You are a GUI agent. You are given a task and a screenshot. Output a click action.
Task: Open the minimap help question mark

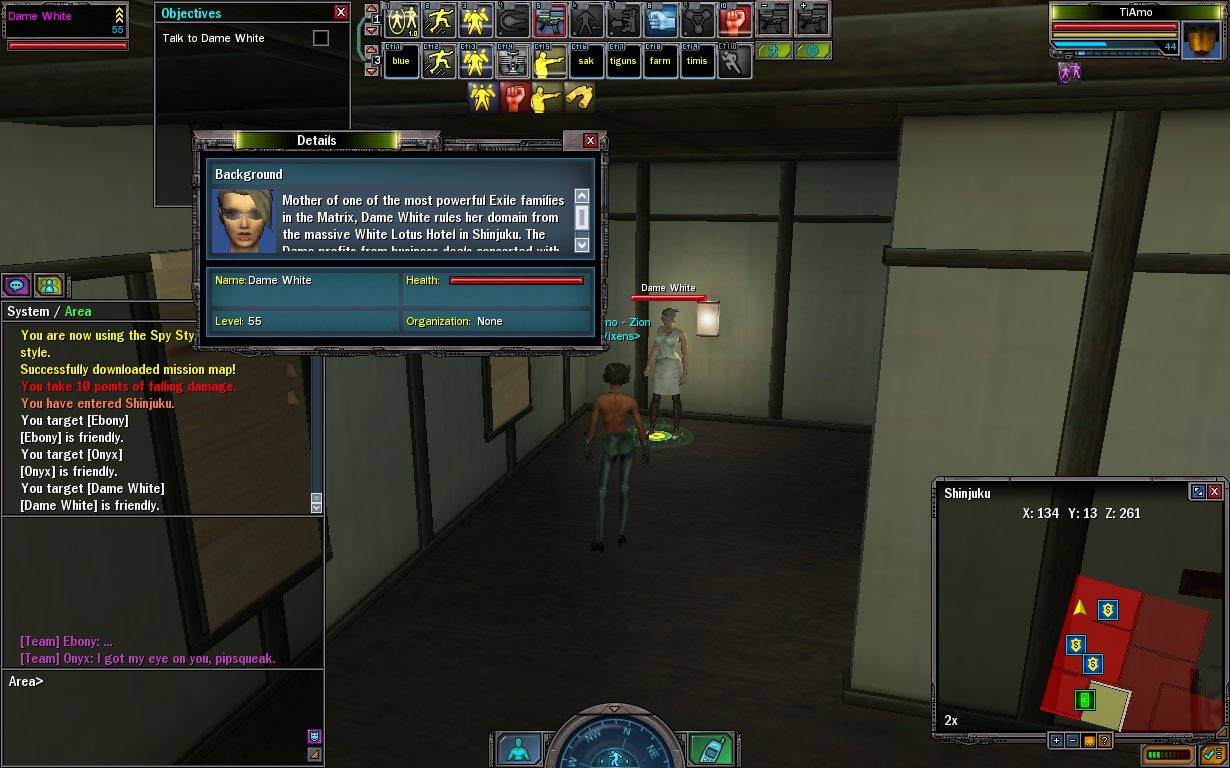pyautogui.click(x=1104, y=741)
